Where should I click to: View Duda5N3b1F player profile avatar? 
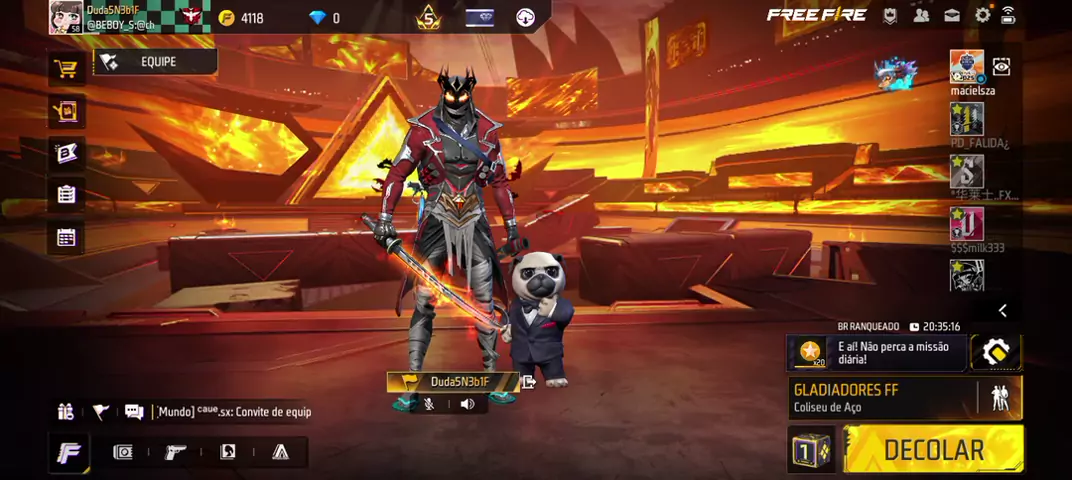(x=66, y=17)
